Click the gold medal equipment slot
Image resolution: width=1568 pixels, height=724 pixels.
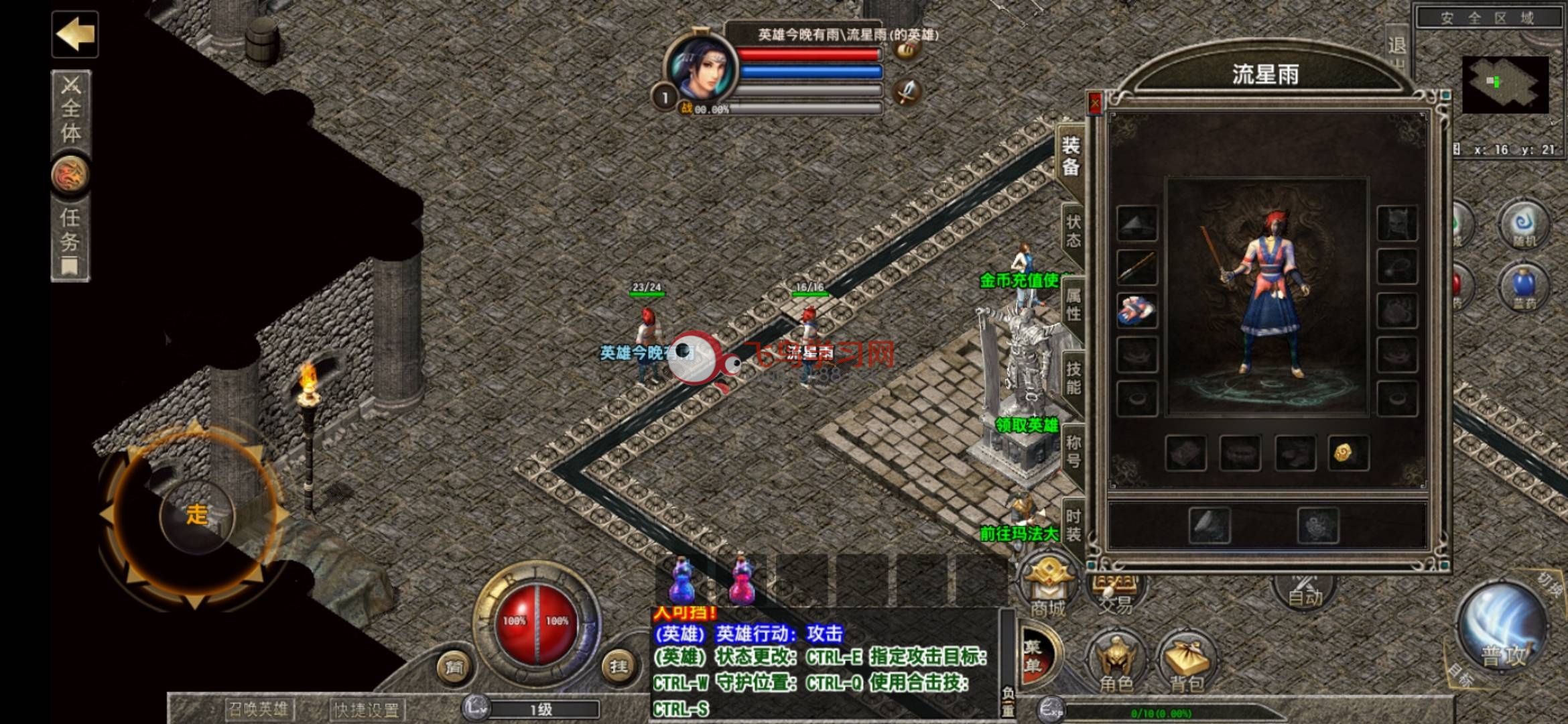pos(1348,453)
